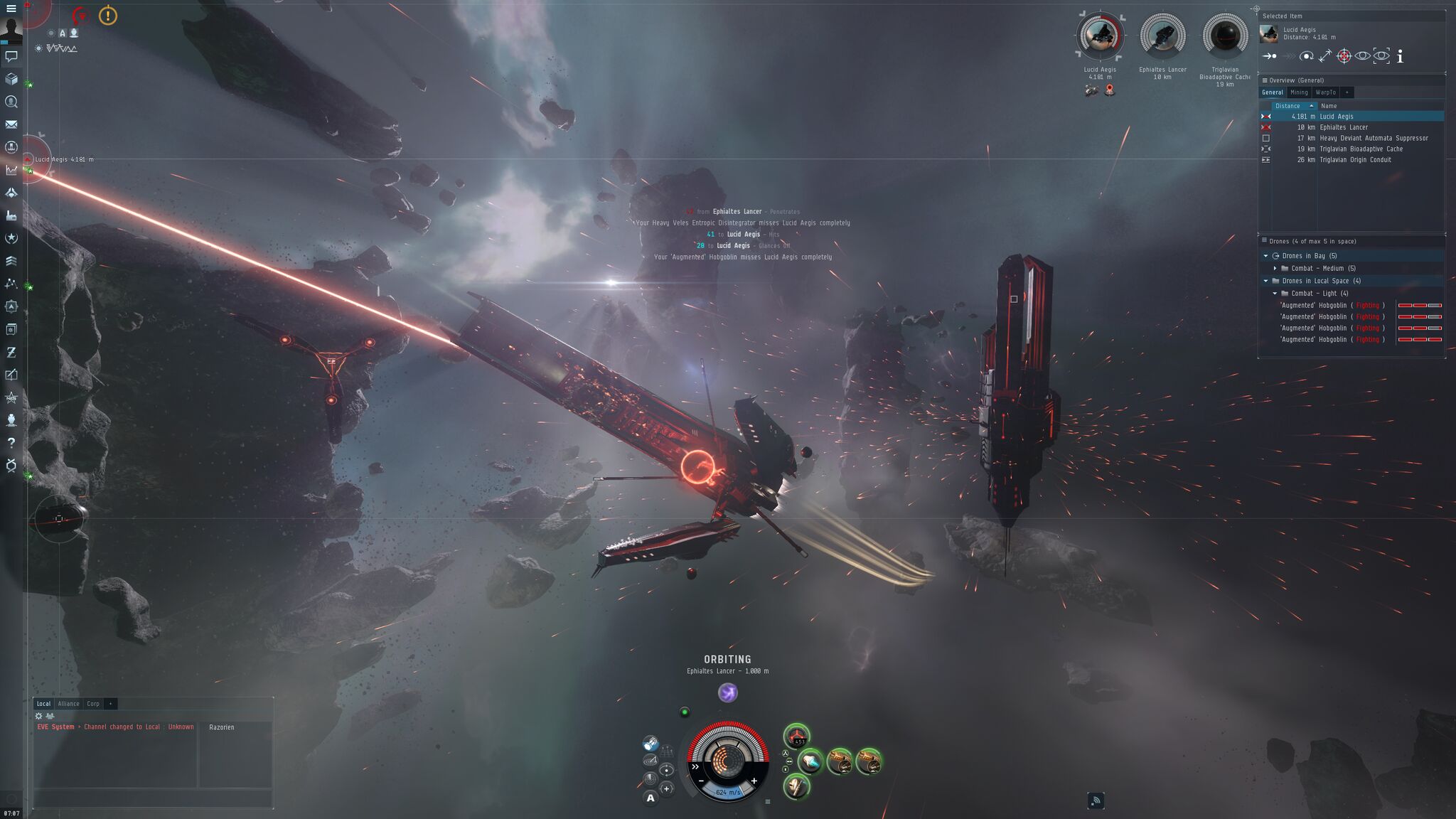The height and width of the screenshot is (819, 1456).
Task: Lock target on Lucid Aegis
Action: pos(1343,55)
